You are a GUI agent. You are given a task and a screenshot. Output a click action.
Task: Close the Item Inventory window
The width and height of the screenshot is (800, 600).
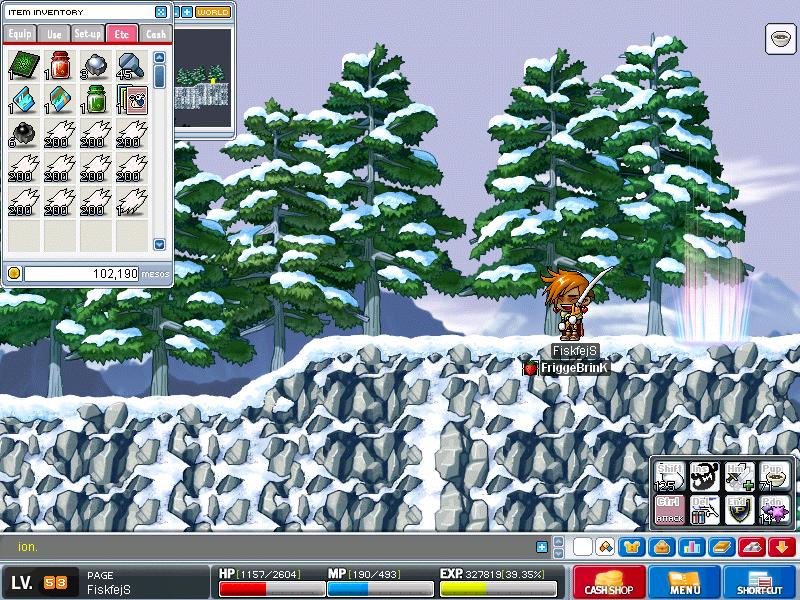coord(161,12)
